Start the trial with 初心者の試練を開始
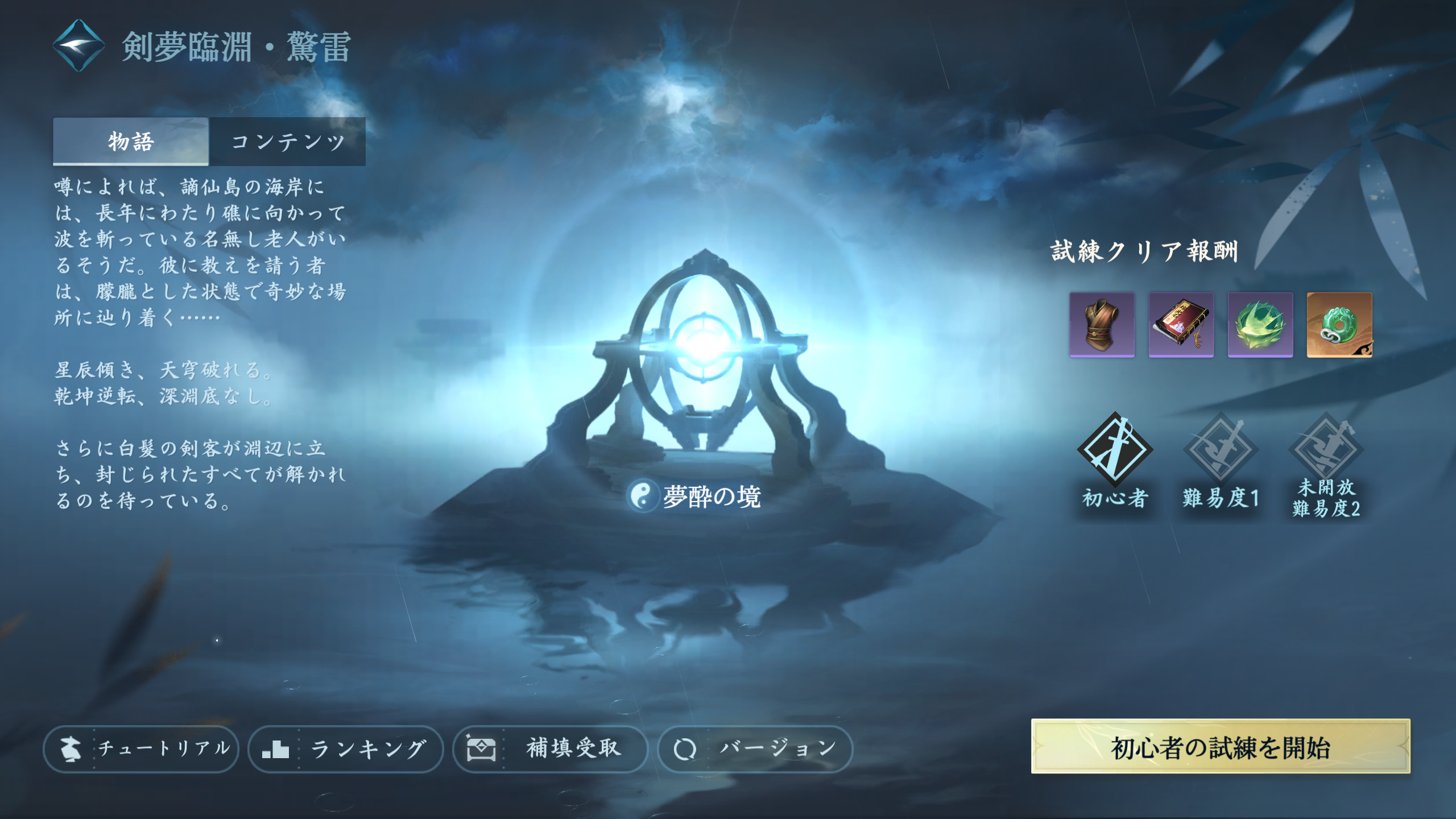 (x=1221, y=747)
